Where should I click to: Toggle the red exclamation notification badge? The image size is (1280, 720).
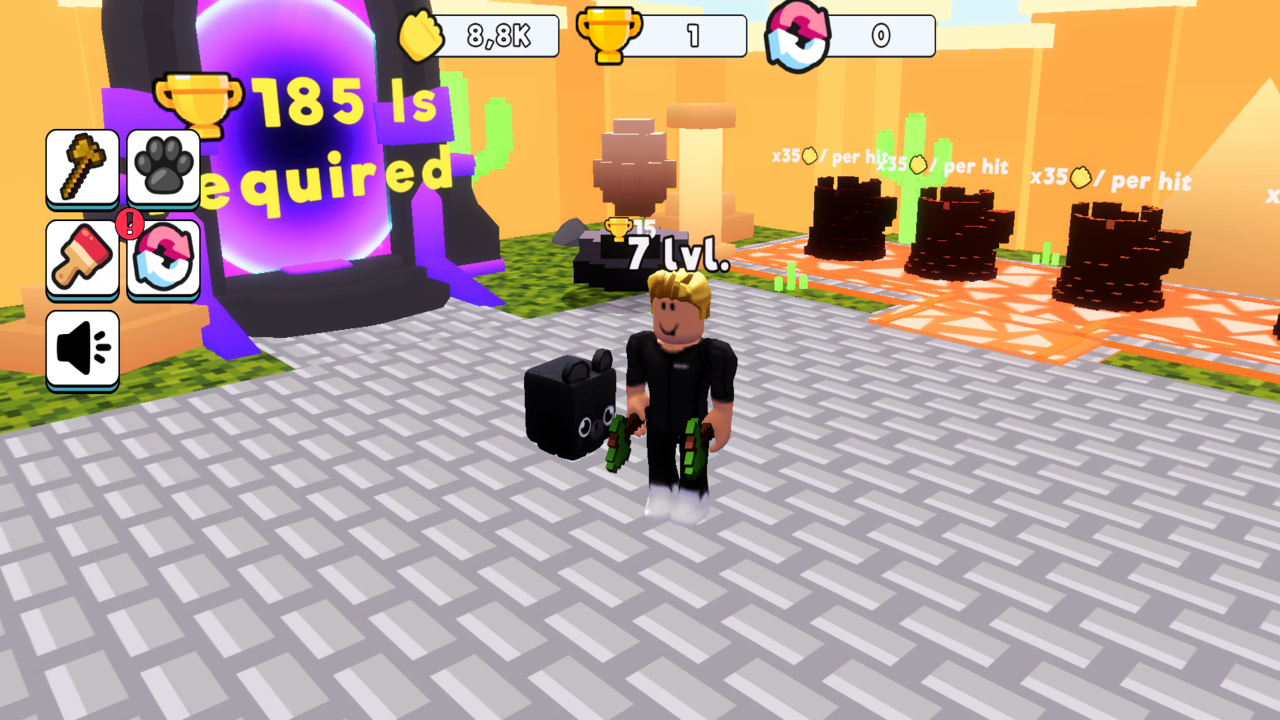(128, 224)
